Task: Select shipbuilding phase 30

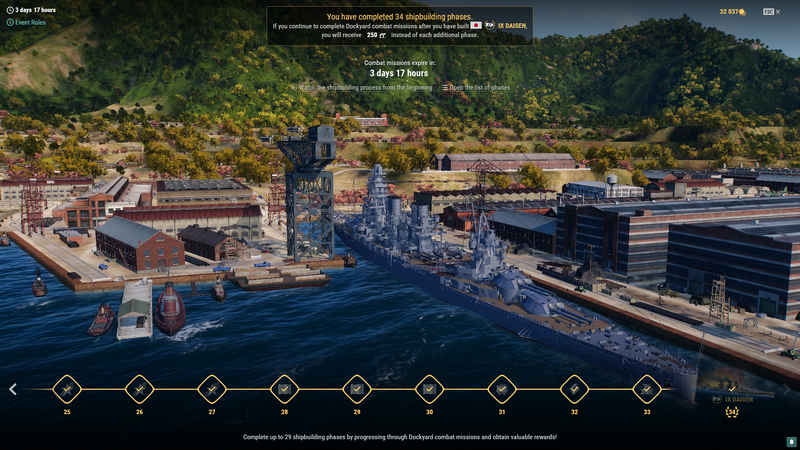Action: (x=429, y=389)
